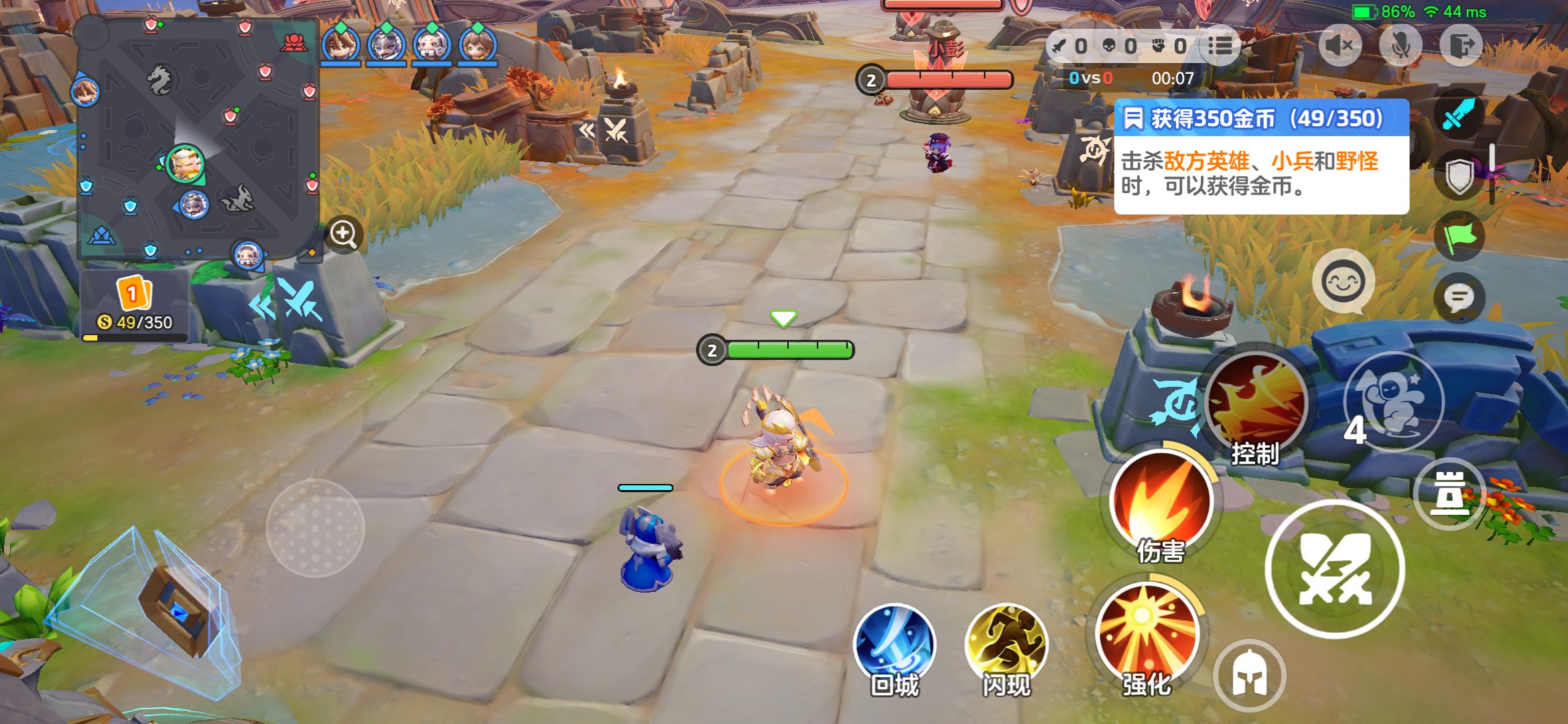Select the blue sword attack signal
The width and height of the screenshot is (1568, 724).
(1459, 114)
